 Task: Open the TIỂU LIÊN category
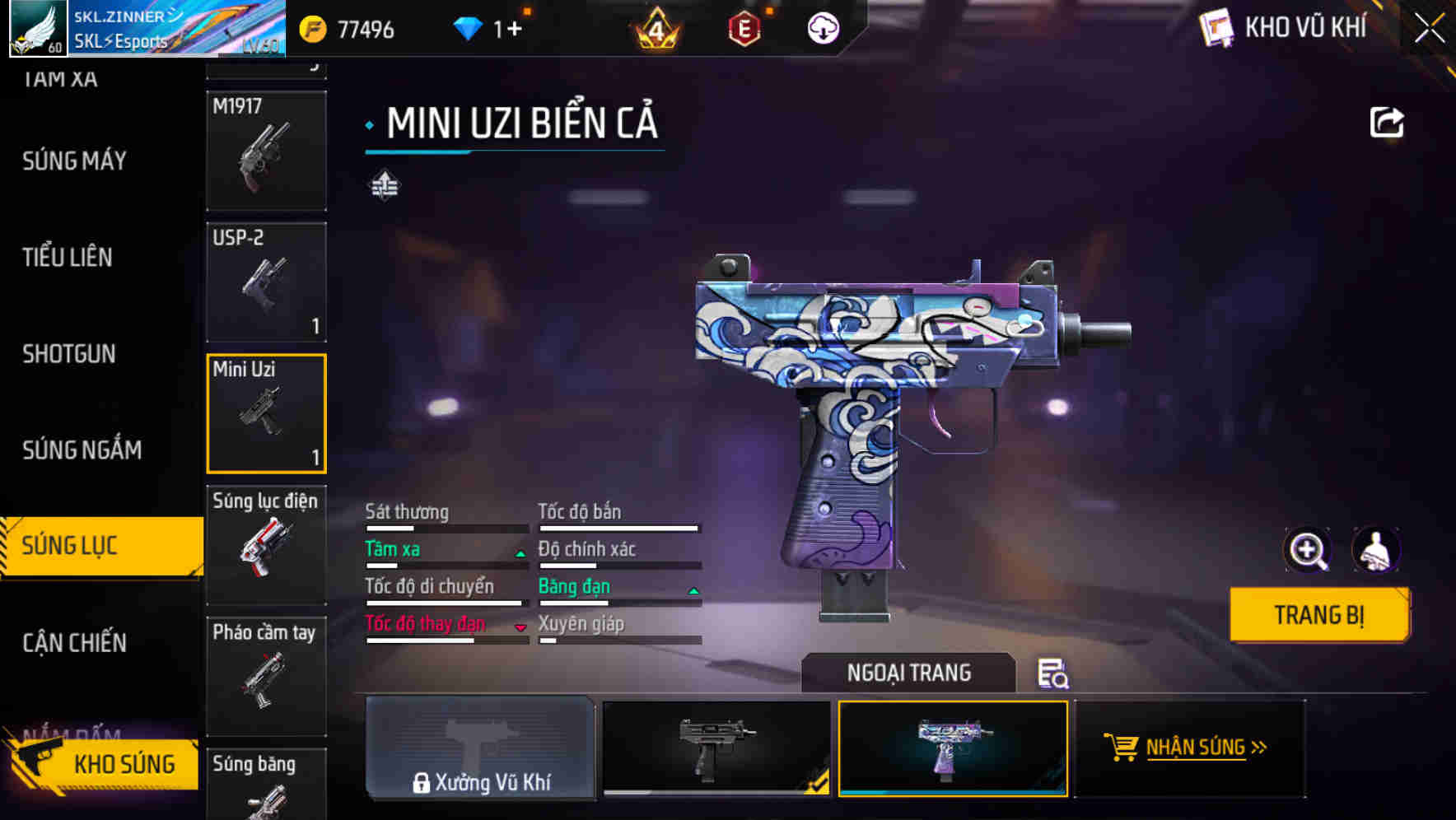(x=68, y=257)
